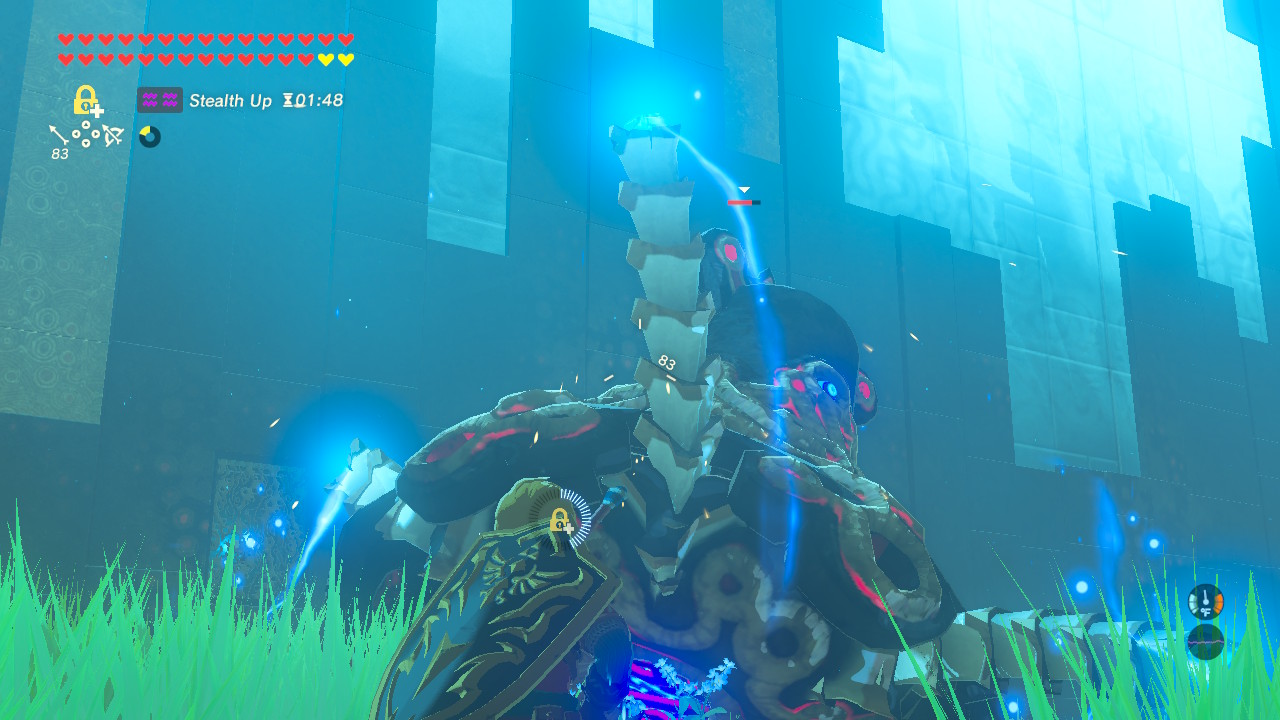Click the first red heart in the top row
1280x720 pixels.
click(x=64, y=38)
